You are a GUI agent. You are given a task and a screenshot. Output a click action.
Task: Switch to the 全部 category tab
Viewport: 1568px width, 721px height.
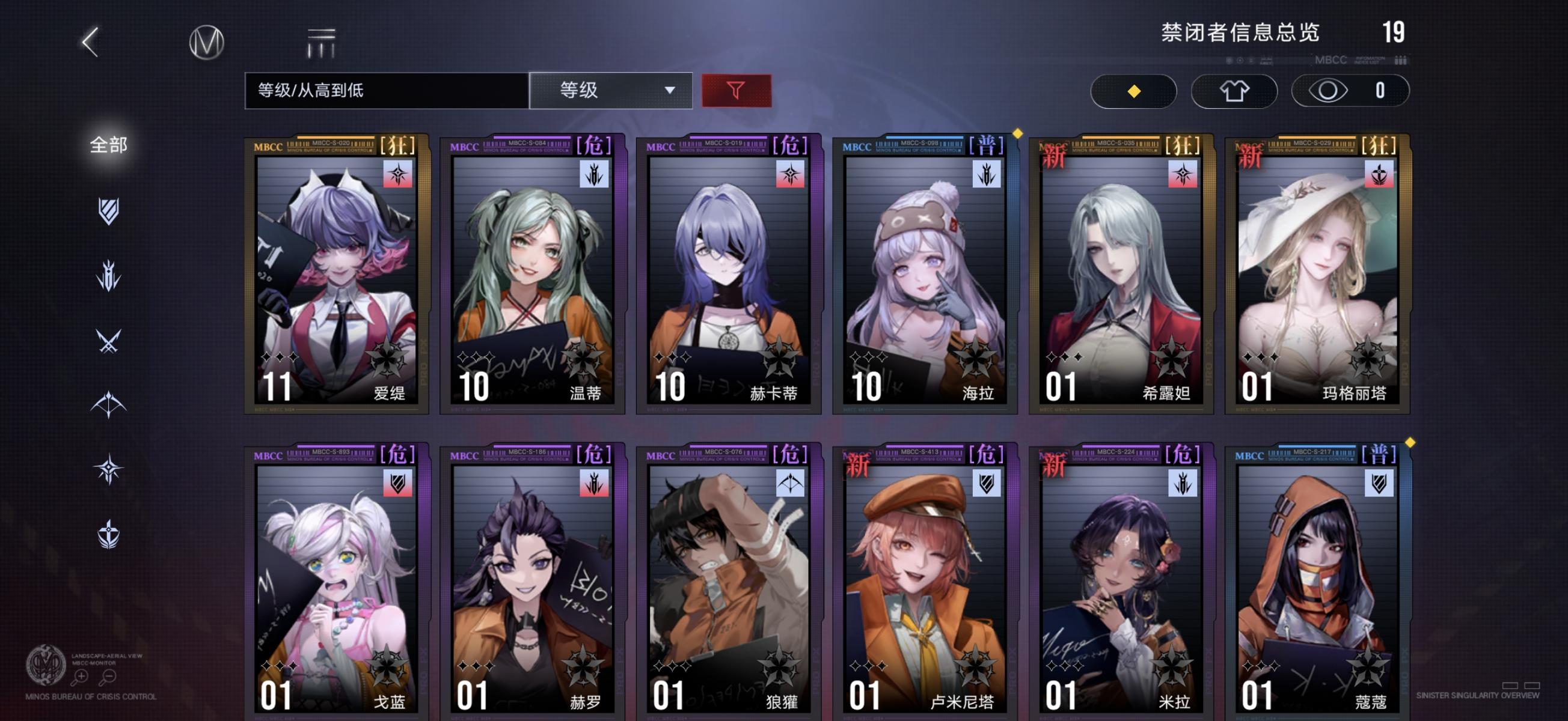[109, 144]
